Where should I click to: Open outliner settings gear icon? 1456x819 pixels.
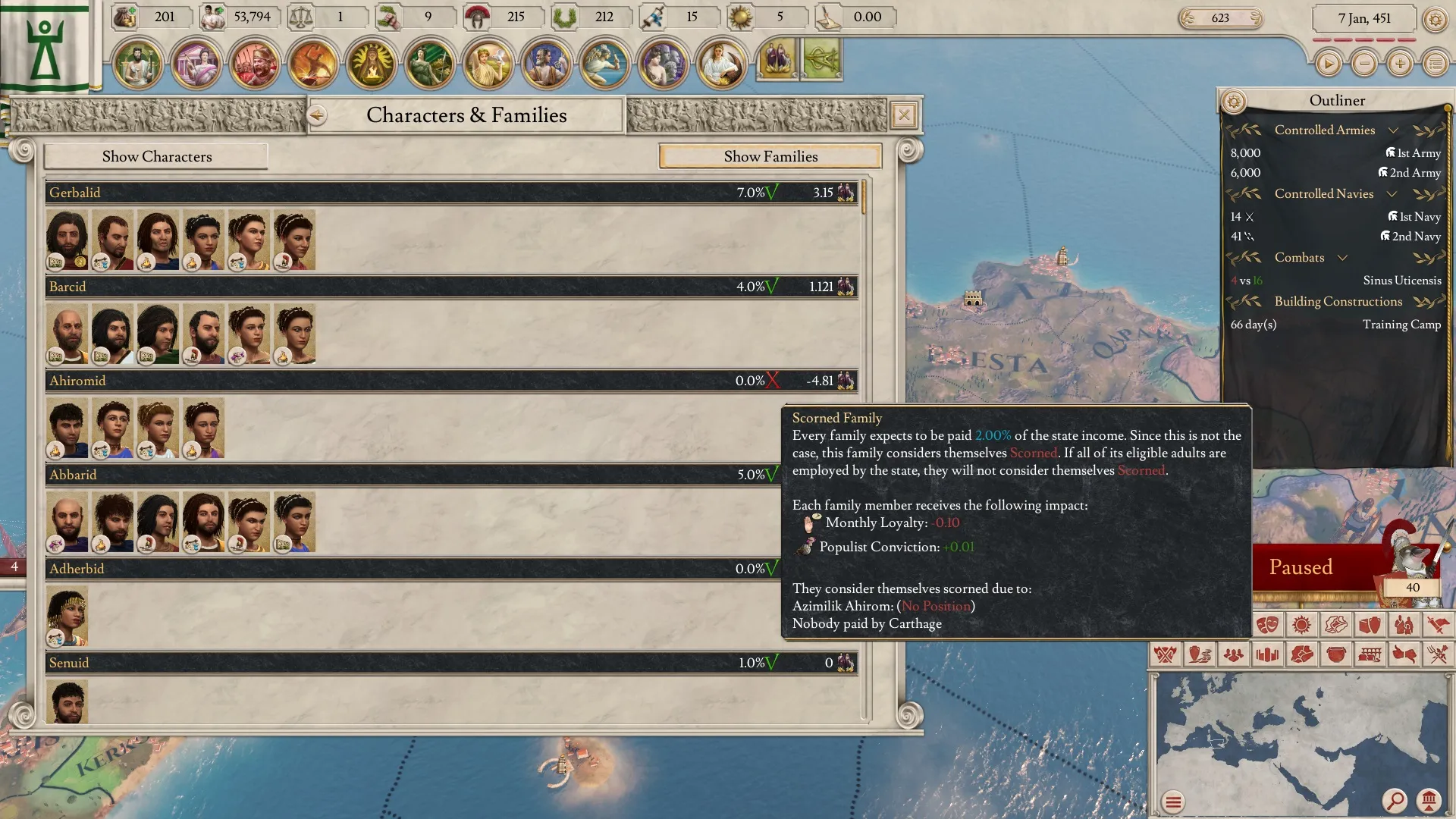[1234, 101]
